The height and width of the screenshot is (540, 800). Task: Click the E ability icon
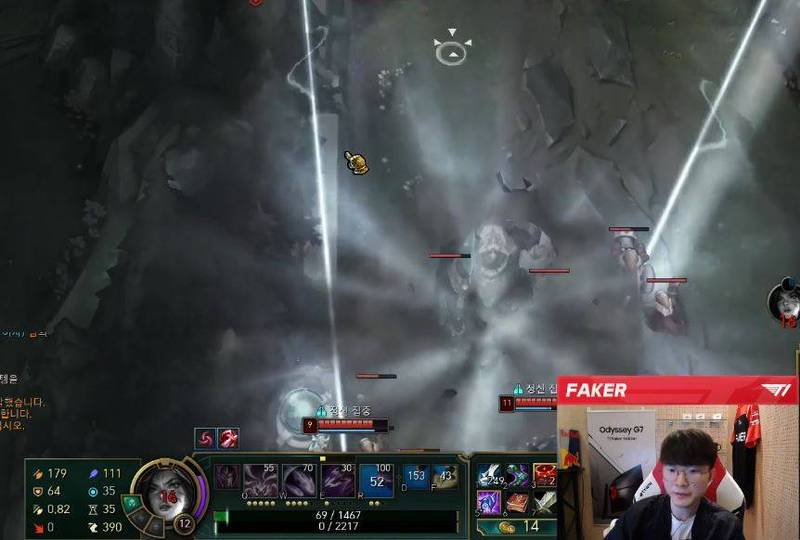[338, 480]
